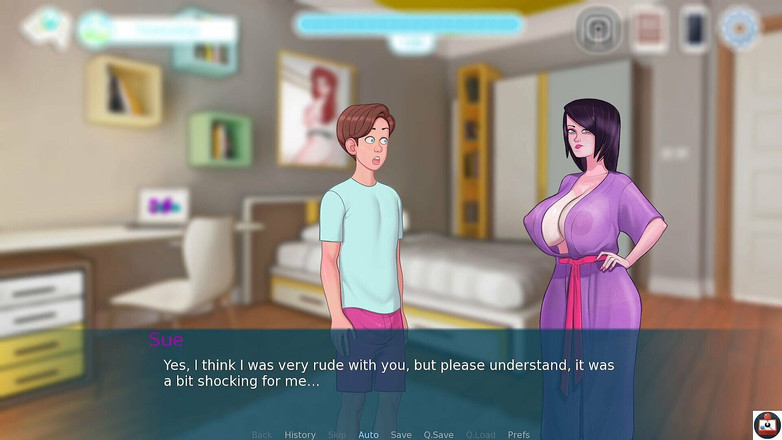Open the smartphone icon
The image size is (782, 440).
pyautogui.click(x=694, y=29)
